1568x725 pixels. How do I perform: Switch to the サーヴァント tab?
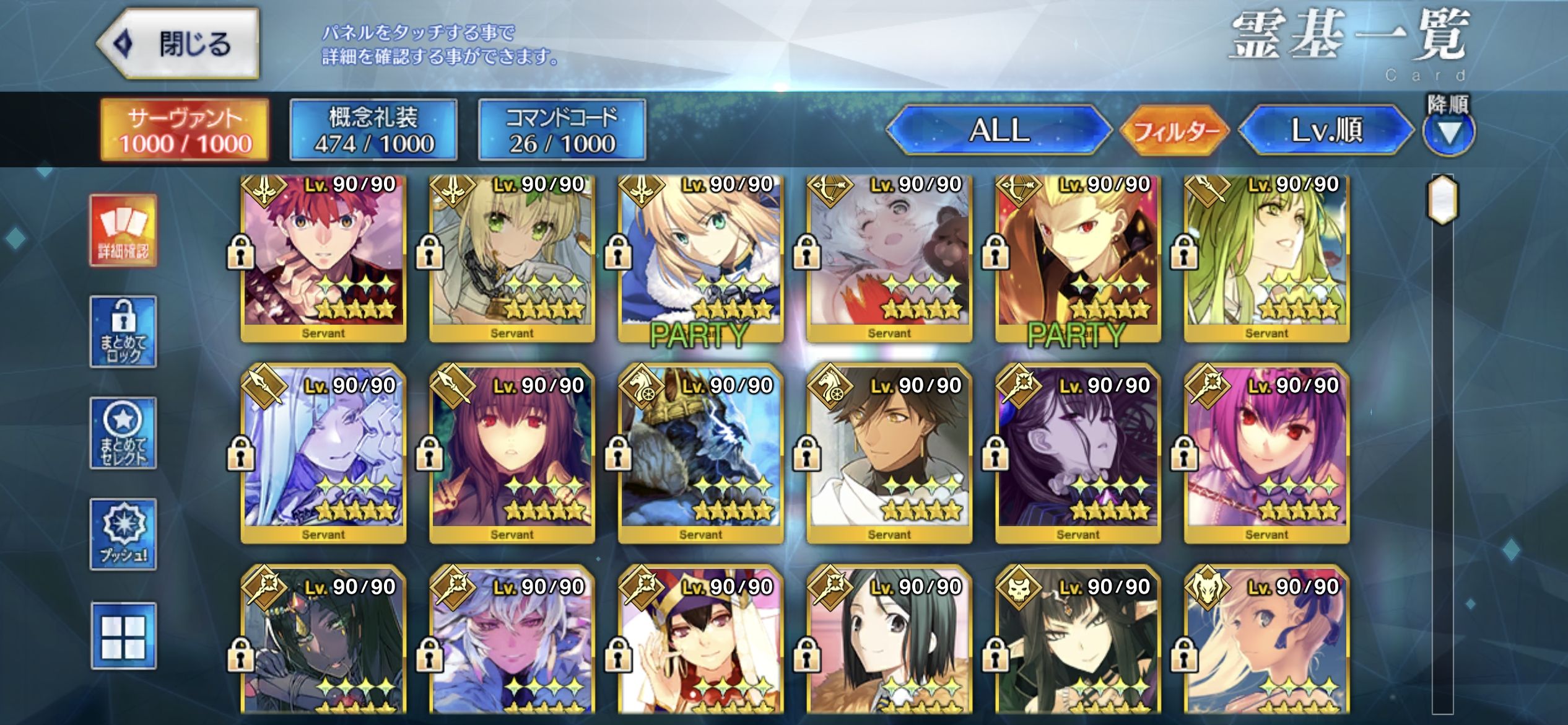185,130
